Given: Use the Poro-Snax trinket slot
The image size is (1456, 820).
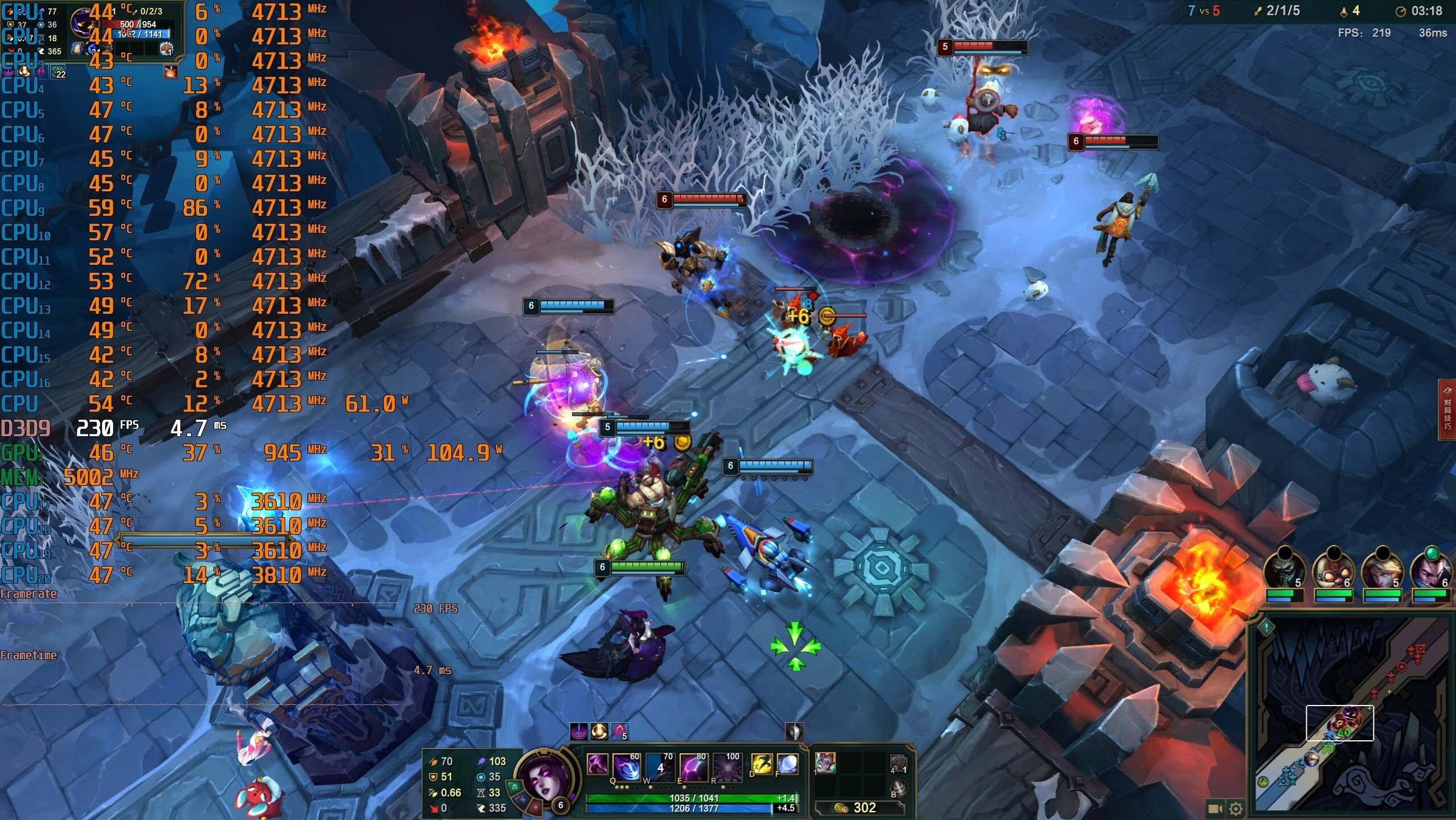Looking at the screenshot, I should [x=898, y=762].
